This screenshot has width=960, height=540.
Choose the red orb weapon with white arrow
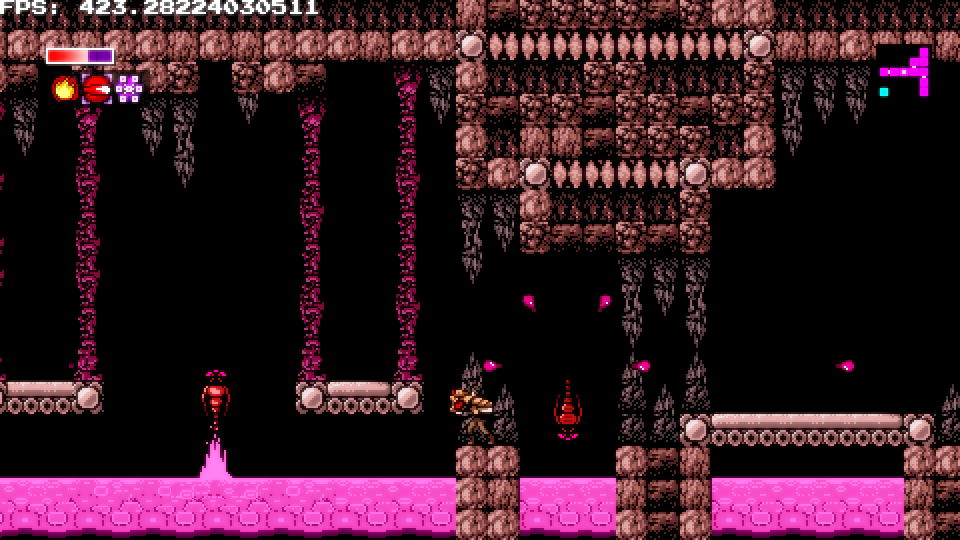(x=96, y=89)
